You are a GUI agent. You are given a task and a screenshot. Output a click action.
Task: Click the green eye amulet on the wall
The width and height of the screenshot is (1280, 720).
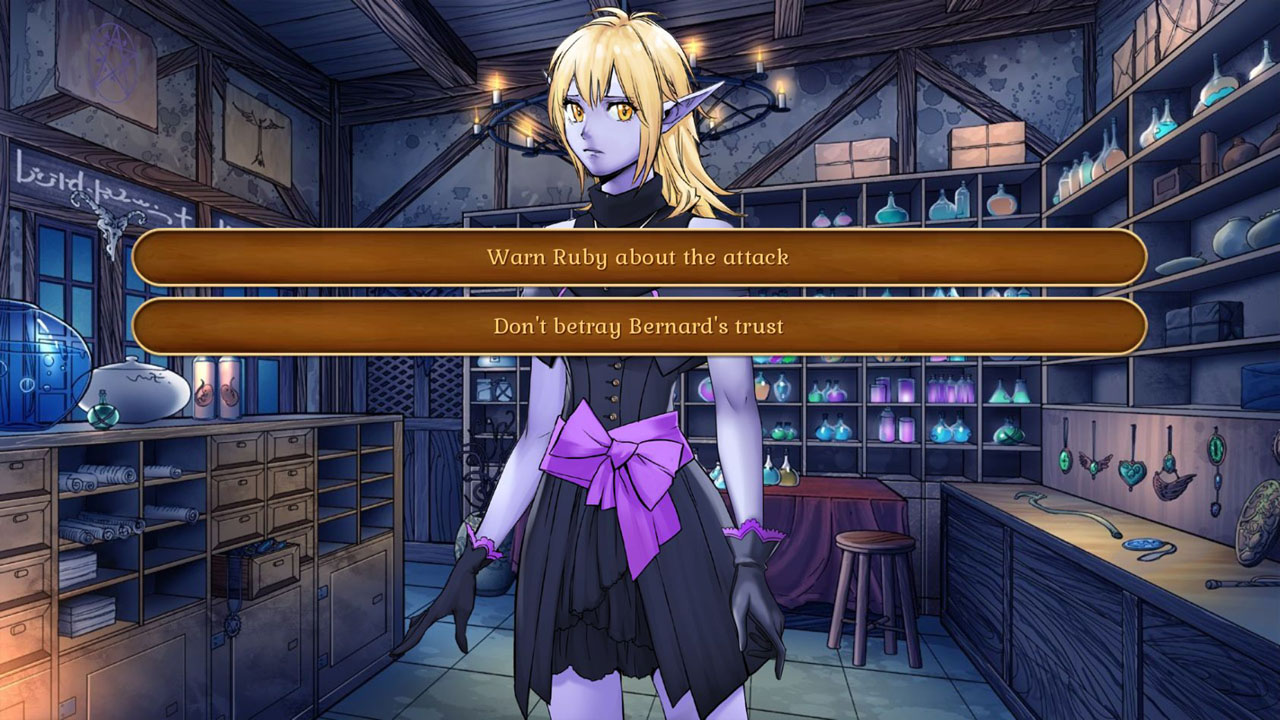point(1215,447)
